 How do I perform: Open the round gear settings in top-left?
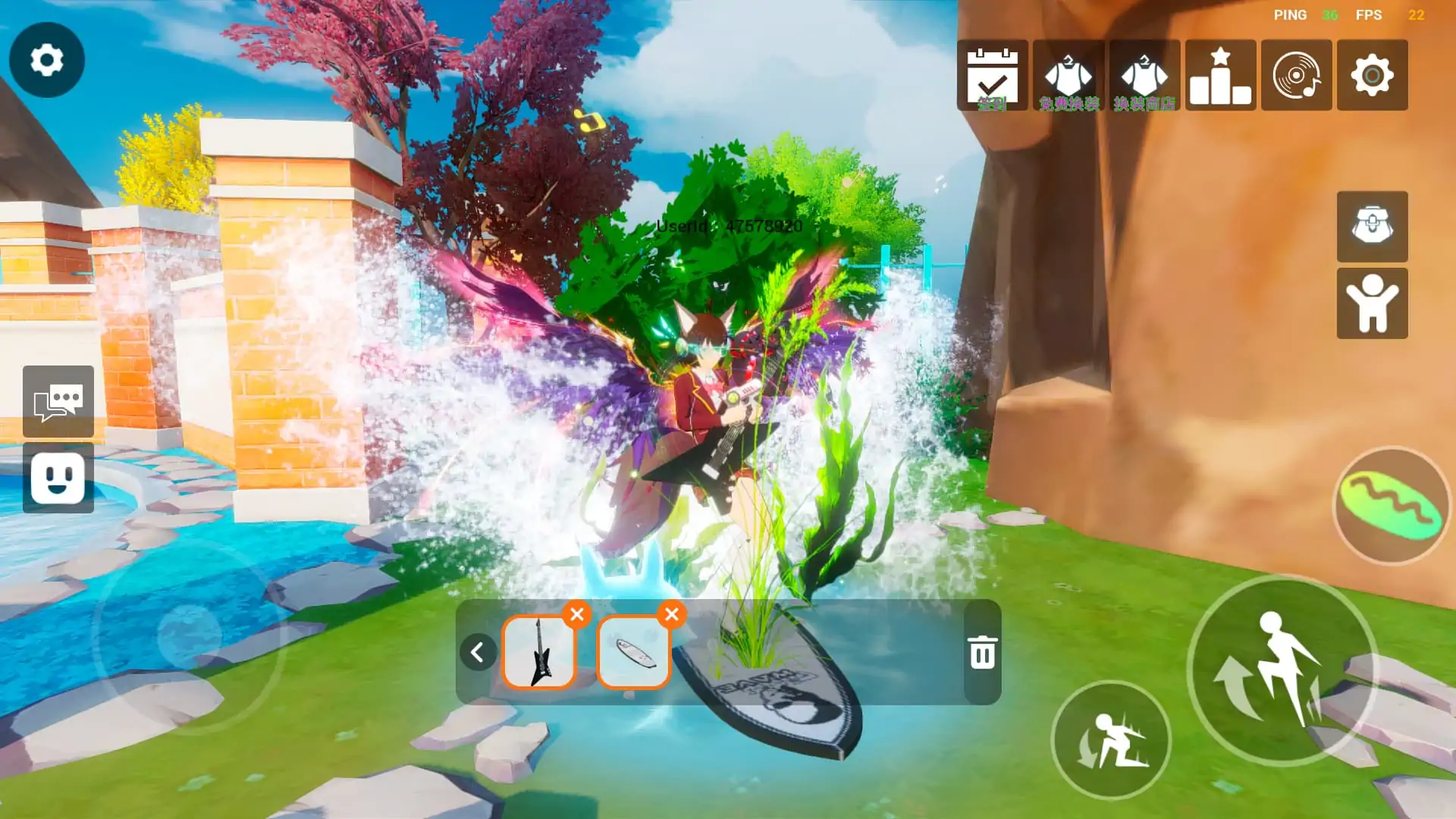46,59
